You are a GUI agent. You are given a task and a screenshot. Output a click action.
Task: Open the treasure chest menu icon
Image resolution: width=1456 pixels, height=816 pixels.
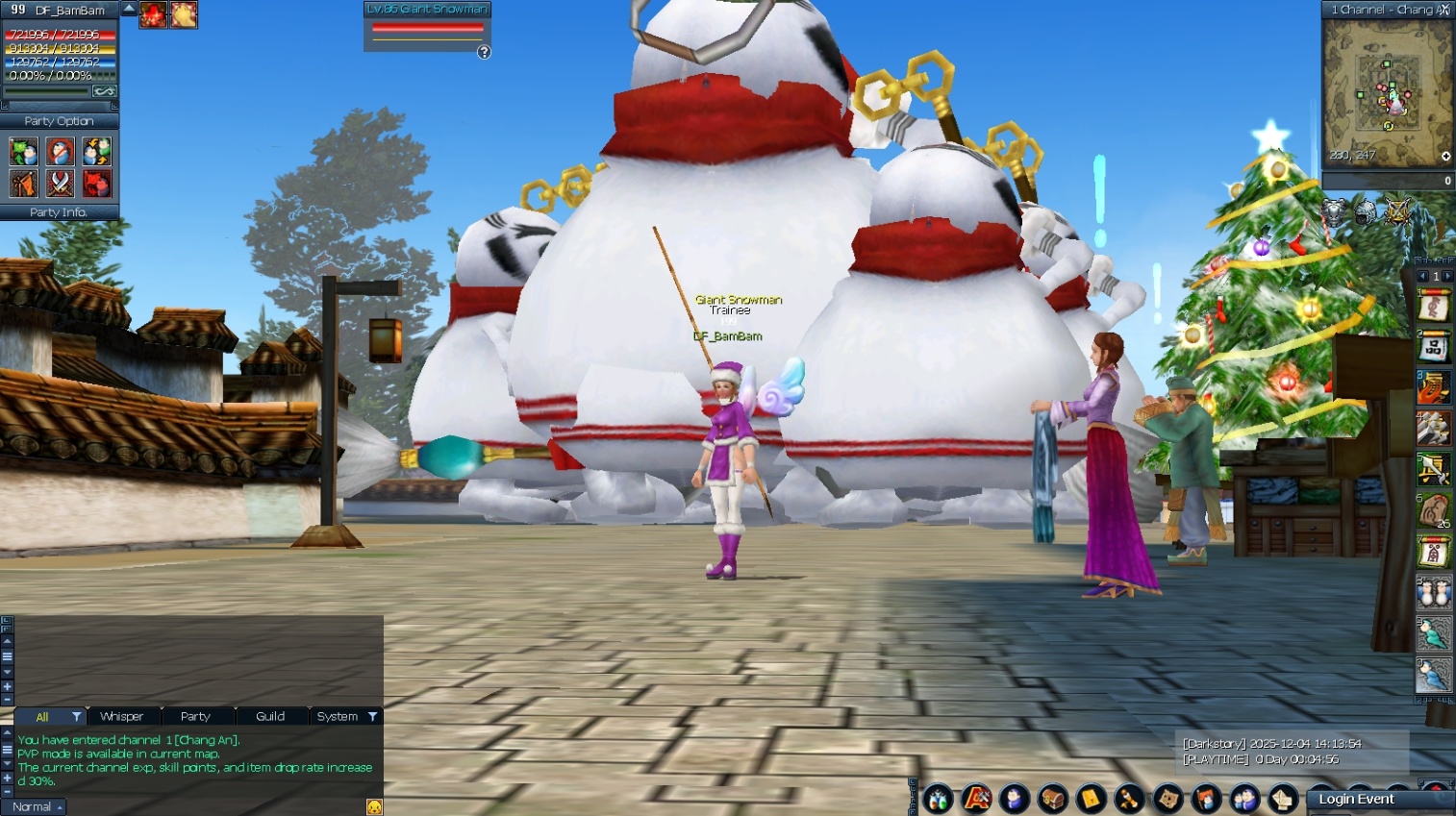click(x=1052, y=798)
